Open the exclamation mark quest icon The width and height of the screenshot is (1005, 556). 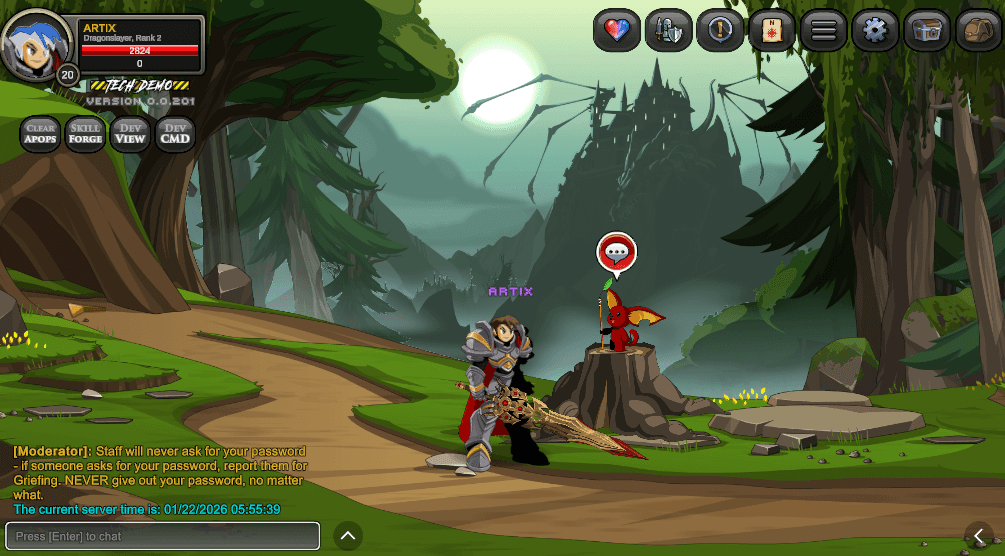tap(720, 31)
